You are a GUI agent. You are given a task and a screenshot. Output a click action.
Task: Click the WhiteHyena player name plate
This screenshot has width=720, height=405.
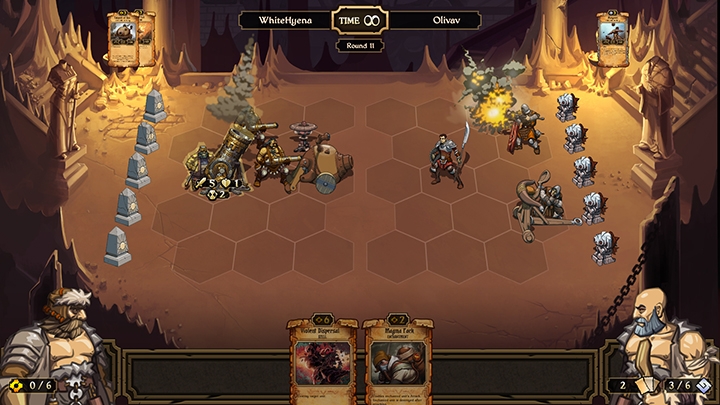285,20
